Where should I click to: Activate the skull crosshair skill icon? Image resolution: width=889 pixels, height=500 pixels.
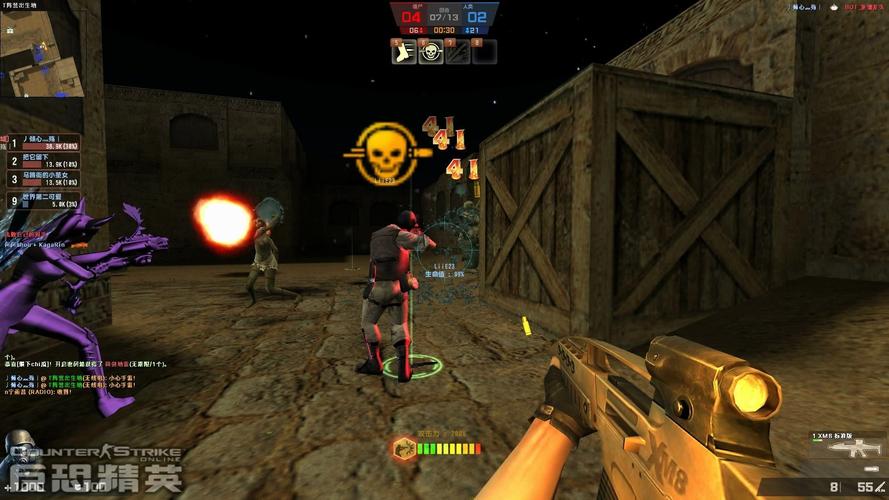point(431,52)
